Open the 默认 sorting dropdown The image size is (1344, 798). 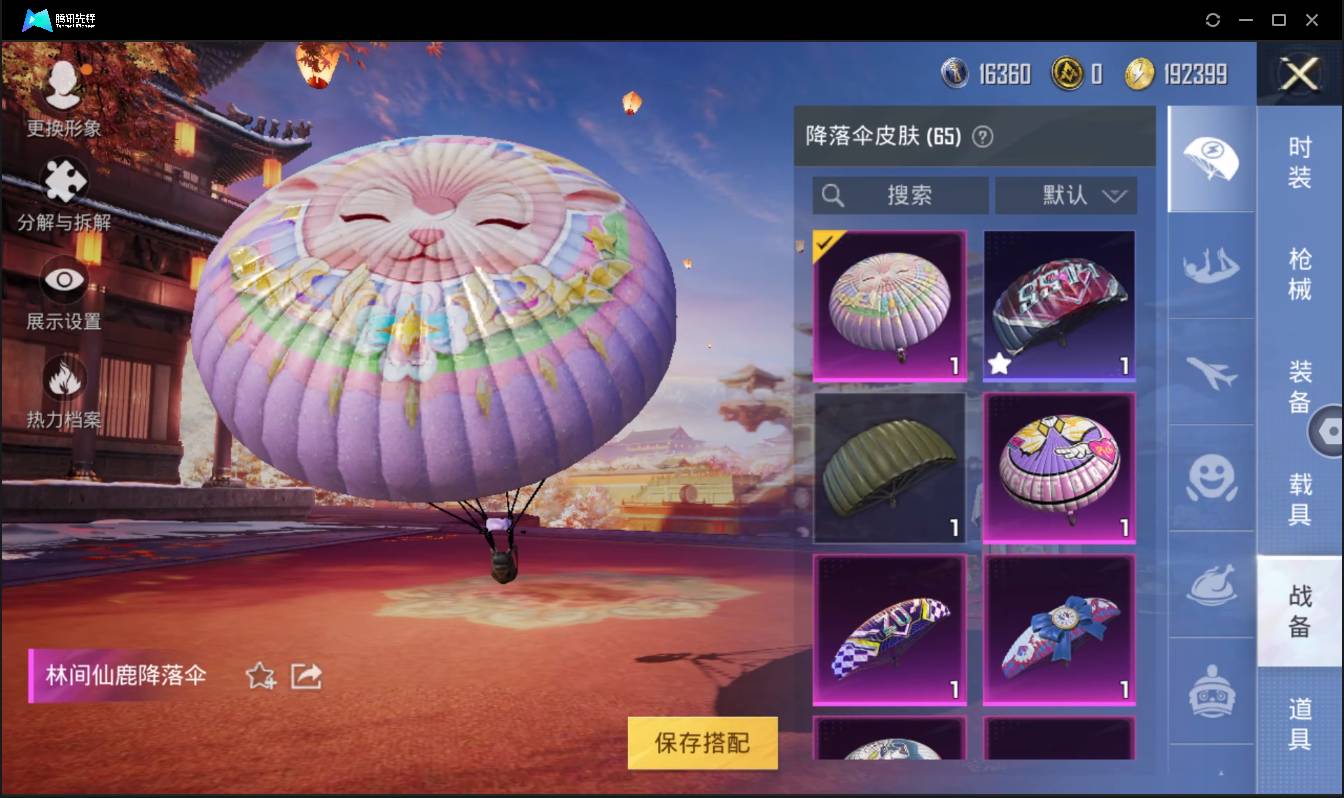1067,196
